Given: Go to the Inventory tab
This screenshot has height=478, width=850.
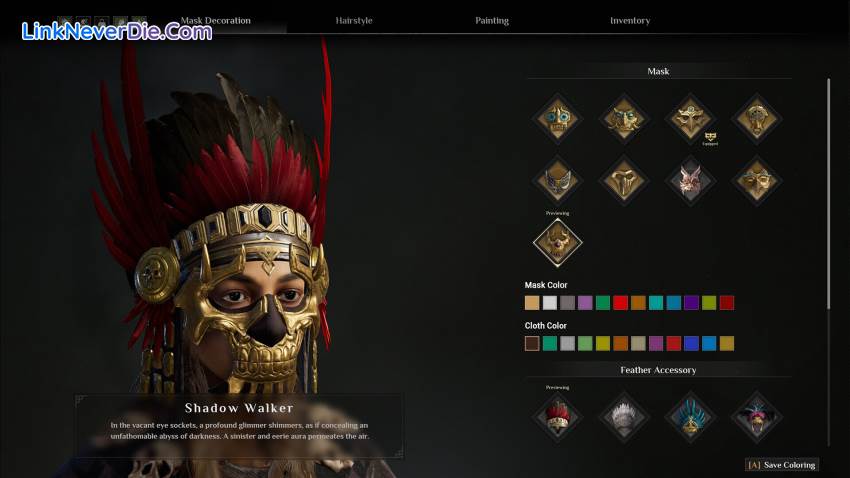Looking at the screenshot, I should 630,20.
